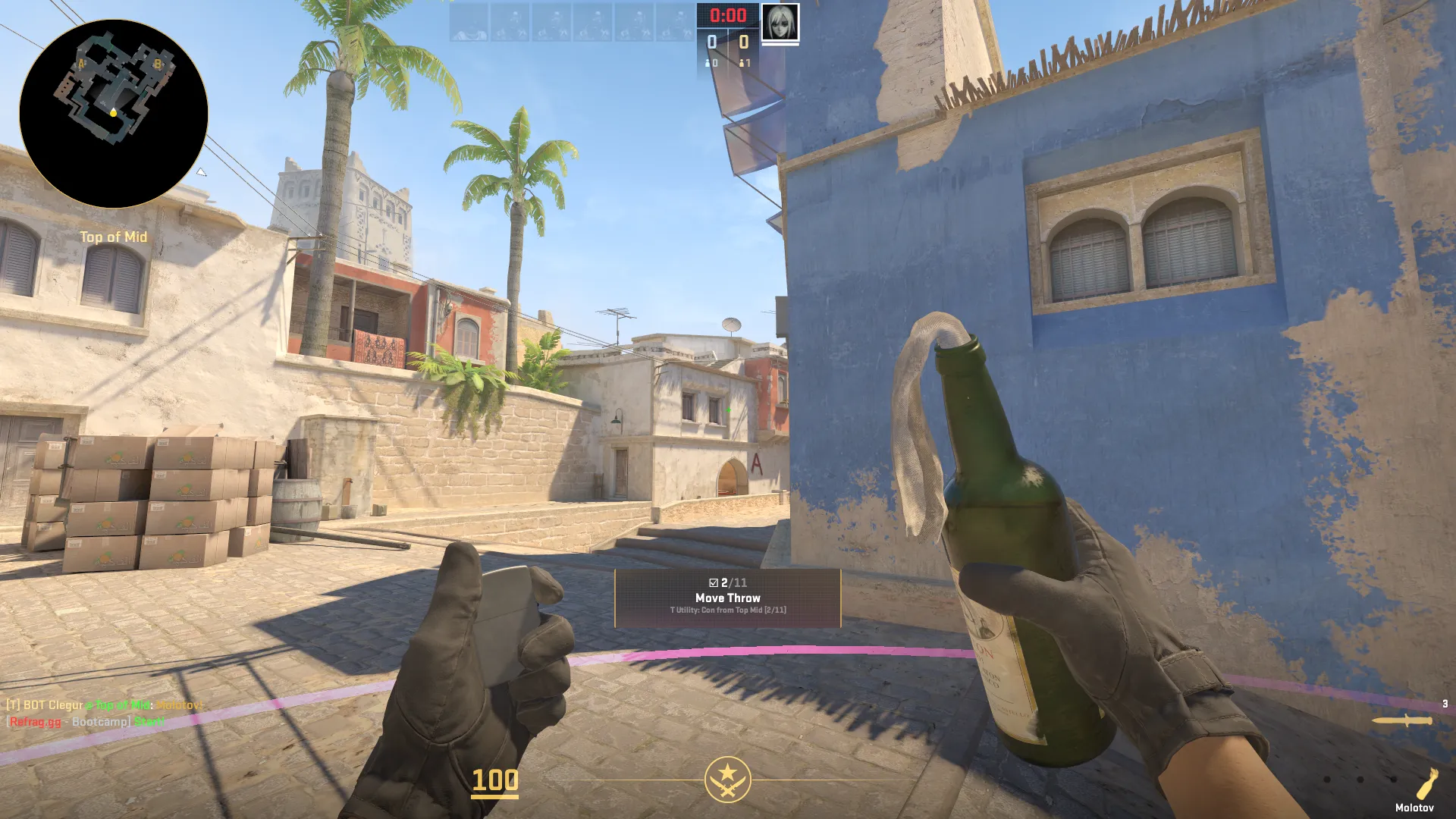
Task: Select the Molotov in the weapon inventory
Action: [1425, 783]
